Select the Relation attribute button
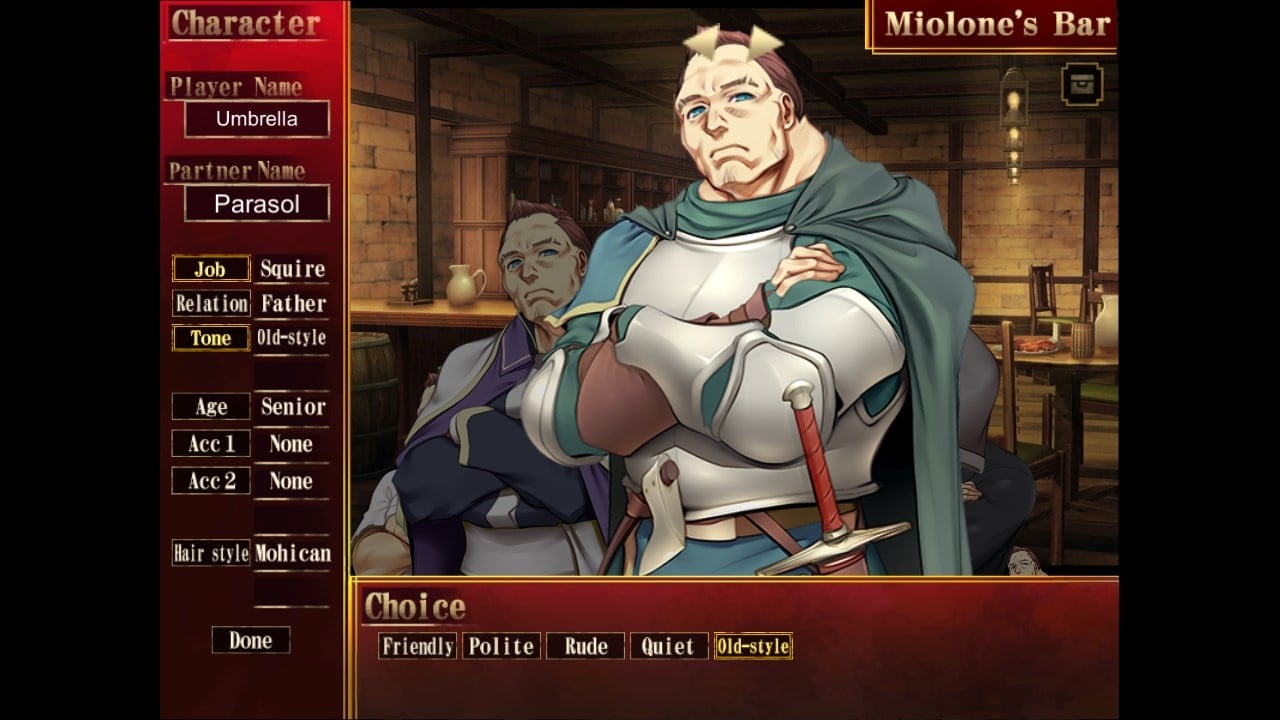 click(x=210, y=303)
